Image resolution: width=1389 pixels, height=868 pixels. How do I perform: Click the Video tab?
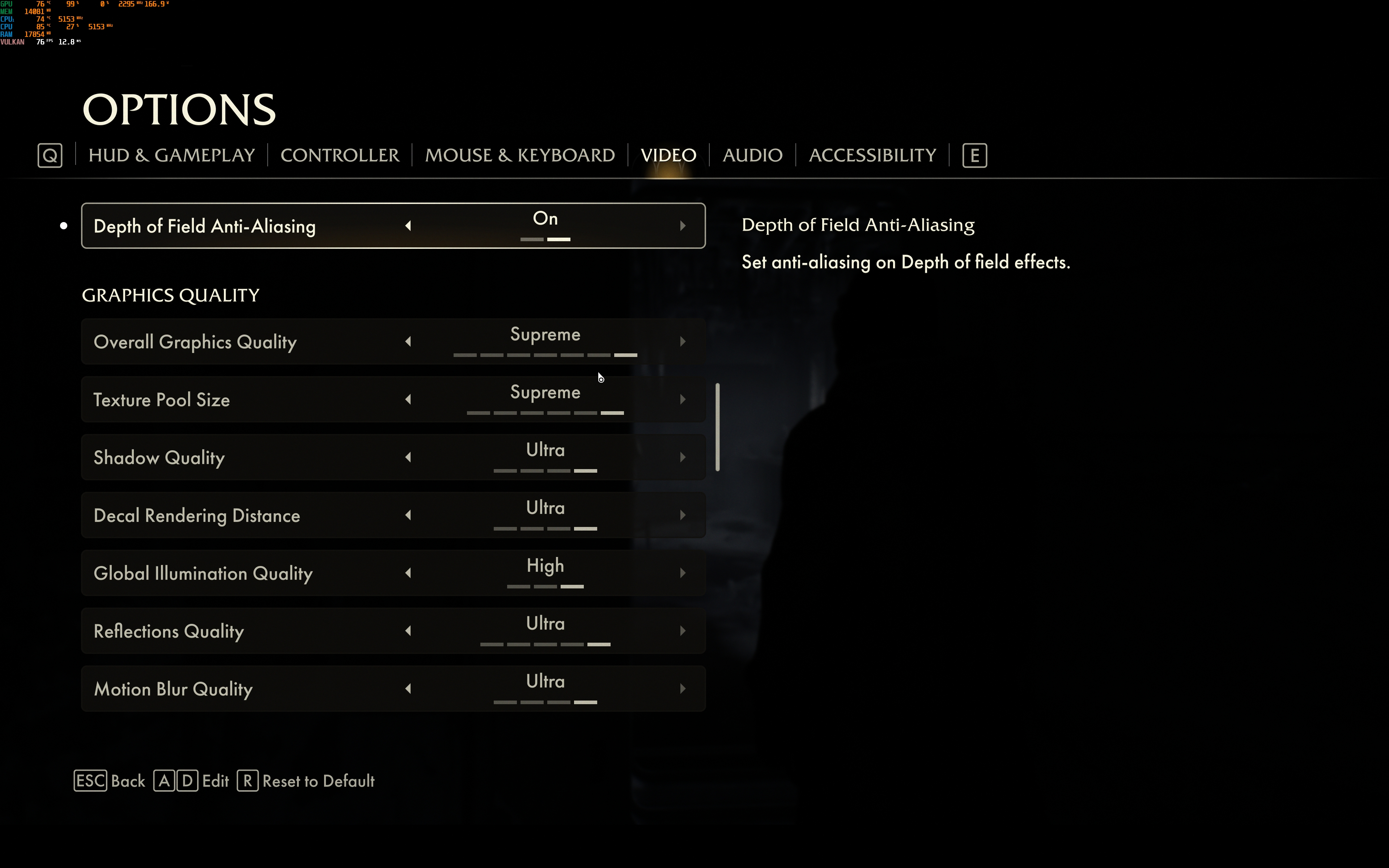668,155
